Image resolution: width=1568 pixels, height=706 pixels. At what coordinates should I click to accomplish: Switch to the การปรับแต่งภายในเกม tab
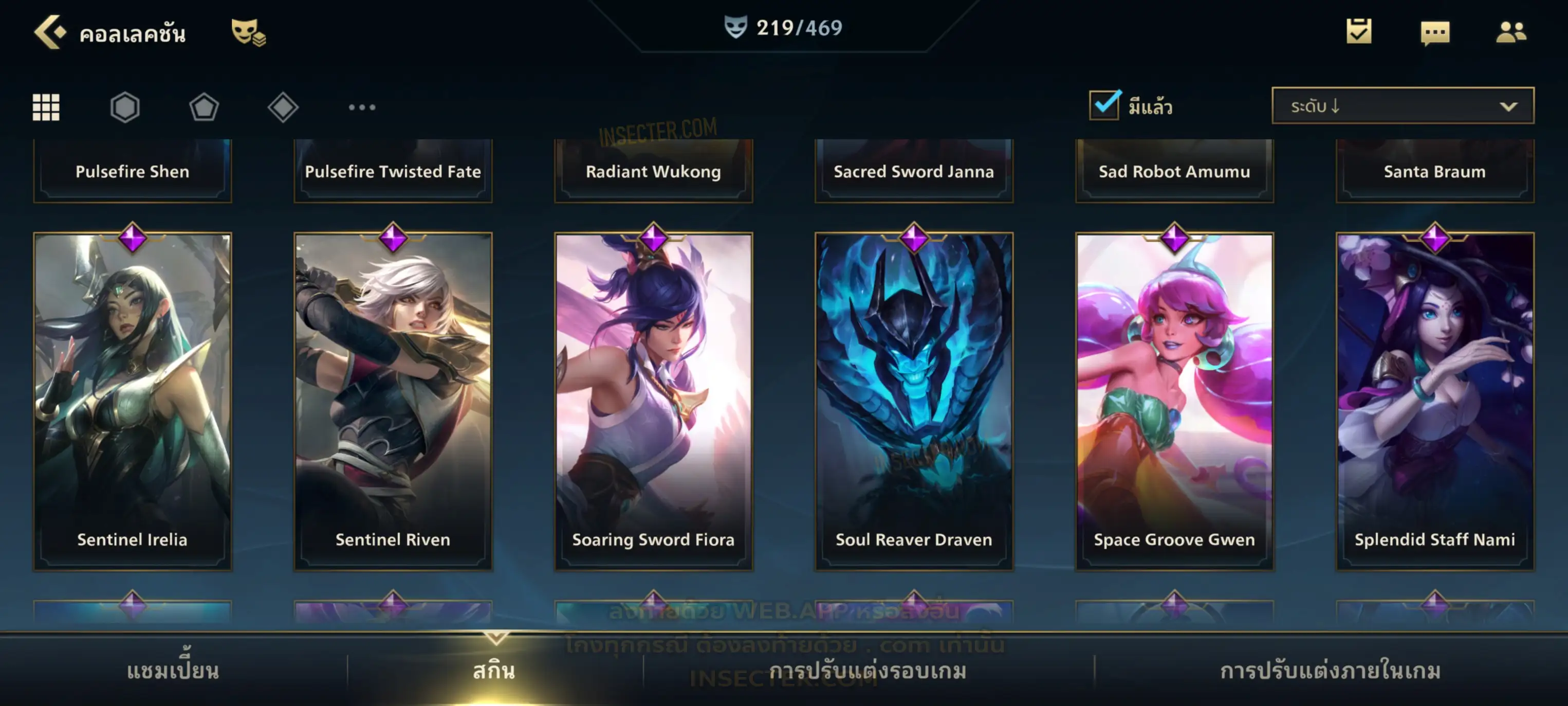tap(1330, 671)
